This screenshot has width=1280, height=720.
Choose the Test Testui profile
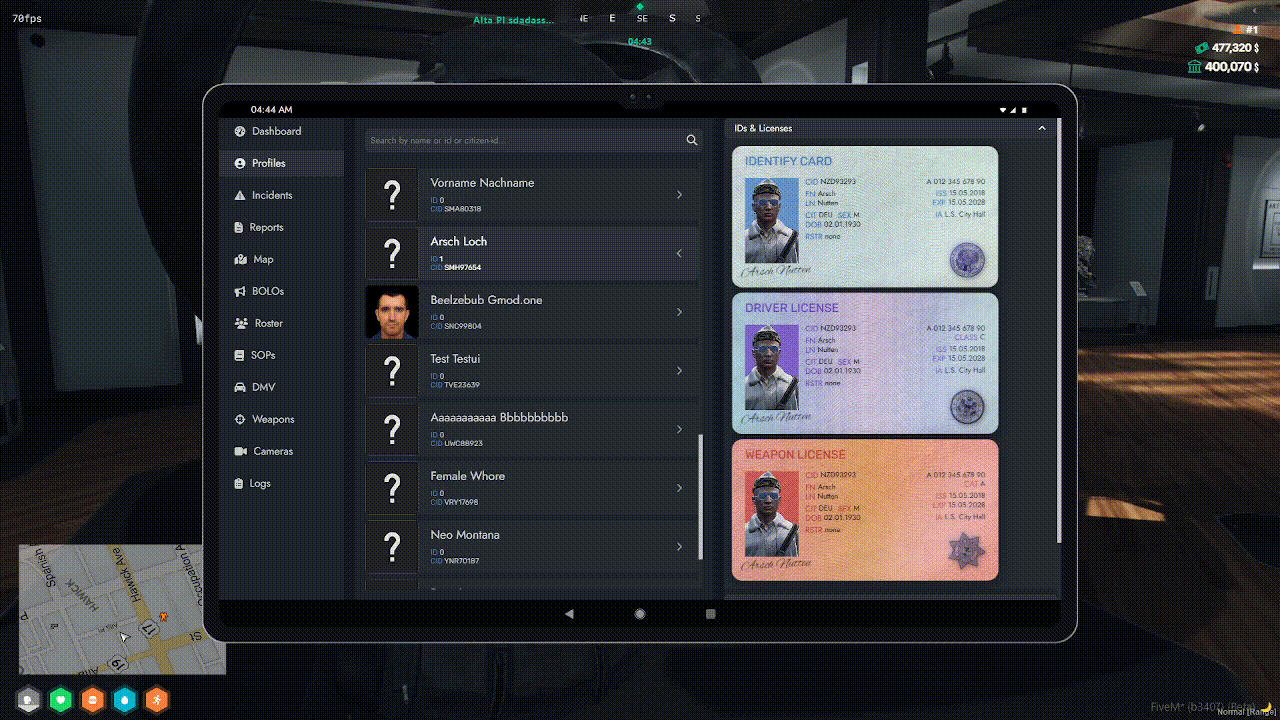pos(532,371)
